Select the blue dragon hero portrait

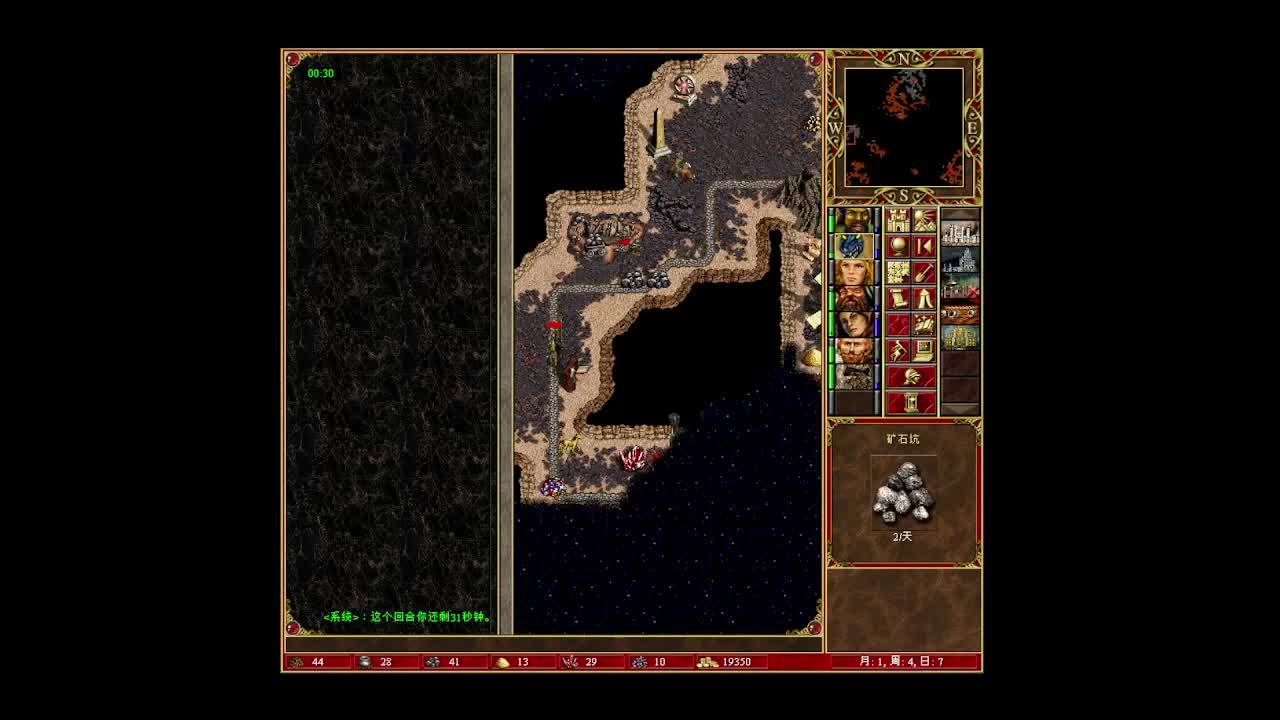[x=854, y=246]
